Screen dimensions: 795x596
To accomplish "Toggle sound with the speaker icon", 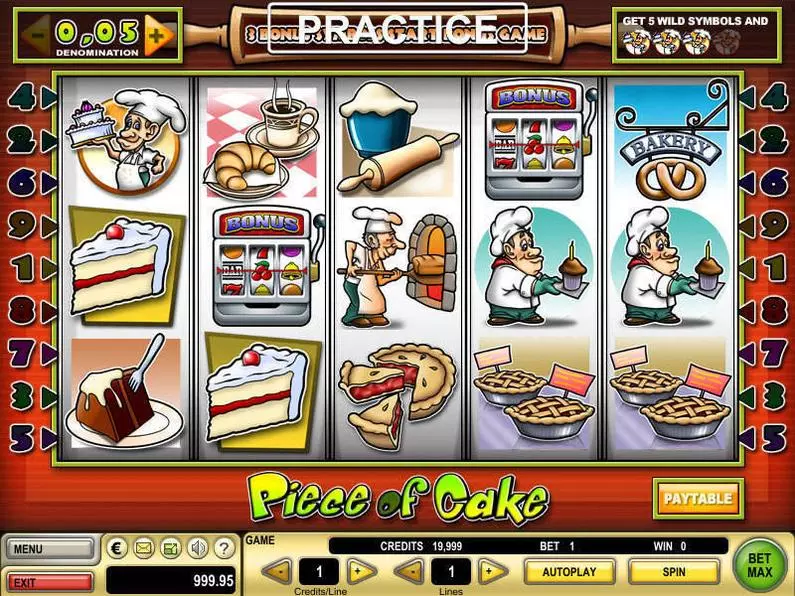I will coord(198,548).
